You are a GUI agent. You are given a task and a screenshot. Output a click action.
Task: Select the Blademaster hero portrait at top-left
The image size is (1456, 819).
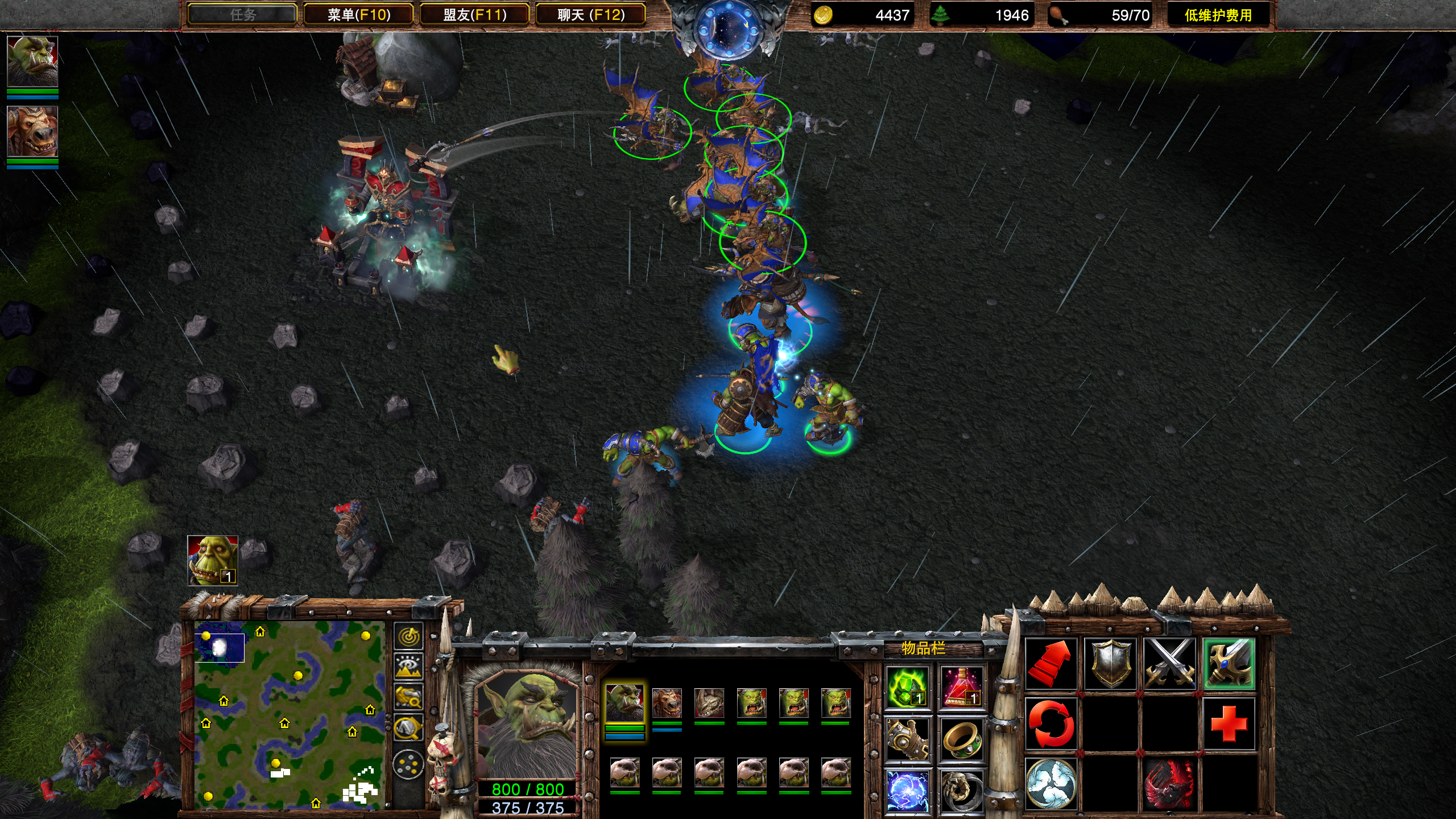pyautogui.click(x=32, y=61)
